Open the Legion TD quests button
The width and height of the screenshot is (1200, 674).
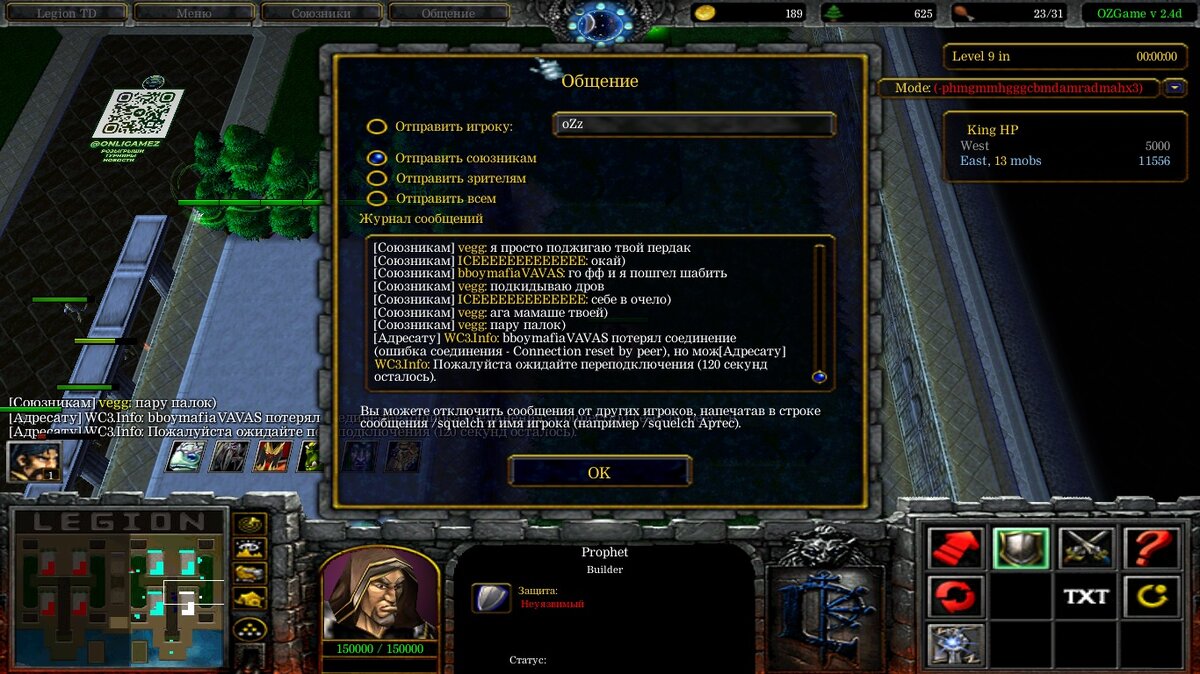[x=68, y=13]
